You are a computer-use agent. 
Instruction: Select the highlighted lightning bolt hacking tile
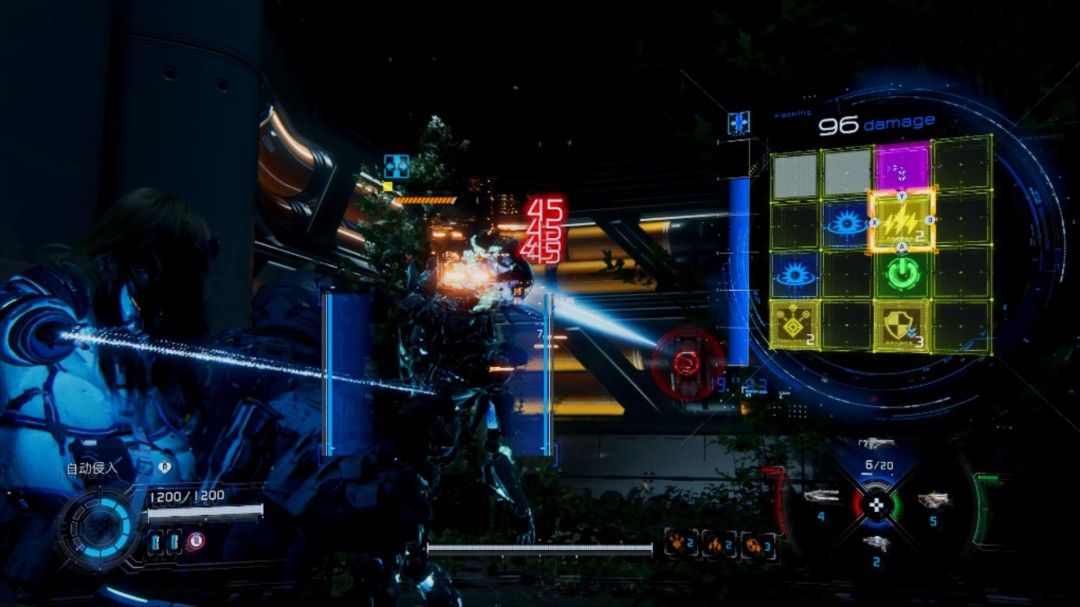click(902, 221)
